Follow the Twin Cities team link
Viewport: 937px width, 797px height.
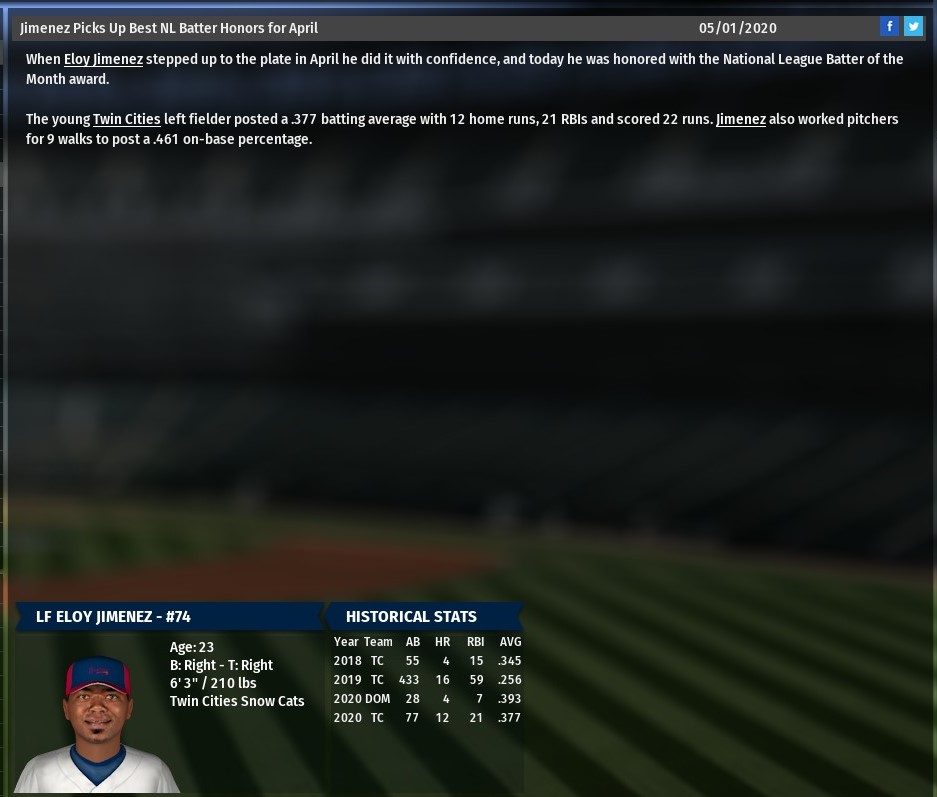[126, 119]
